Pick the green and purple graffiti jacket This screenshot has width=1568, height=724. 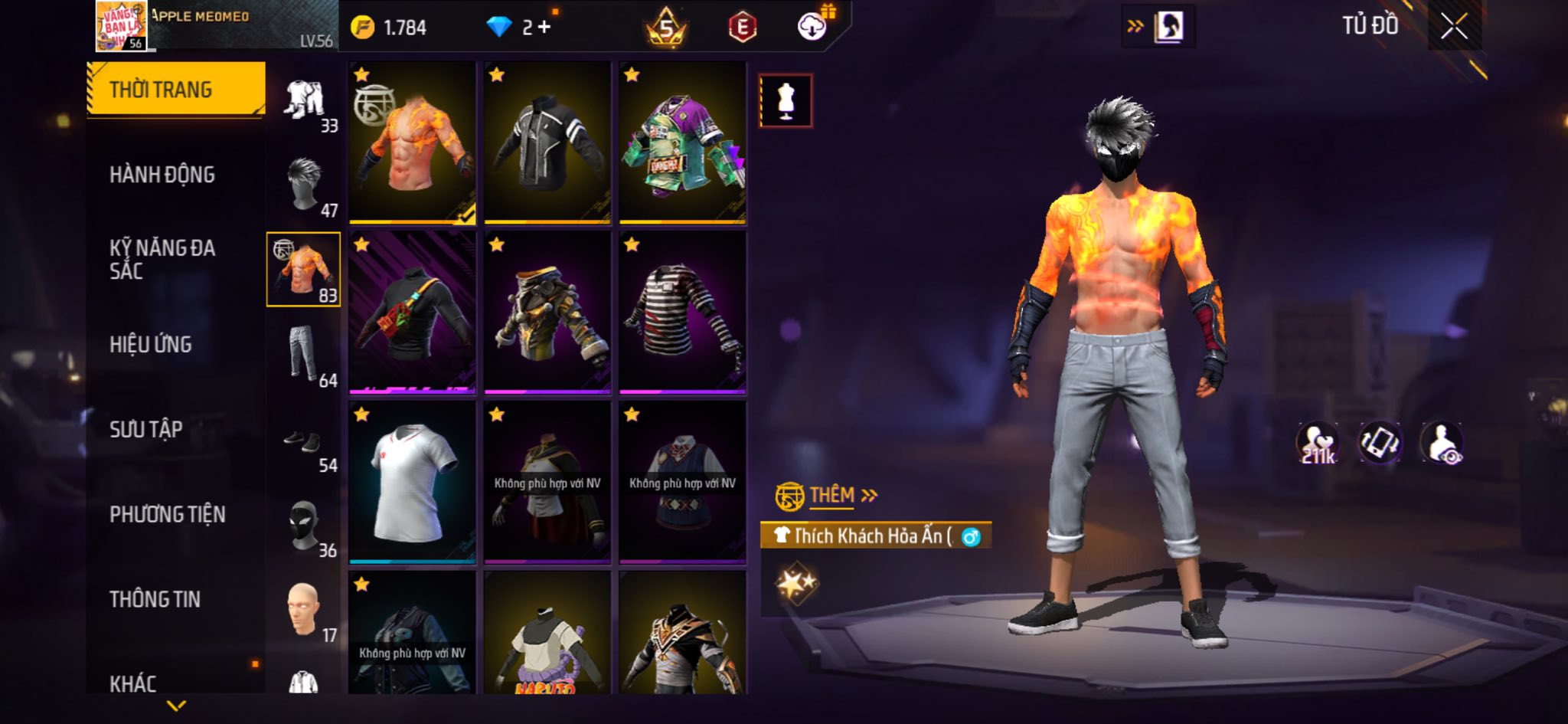point(682,143)
